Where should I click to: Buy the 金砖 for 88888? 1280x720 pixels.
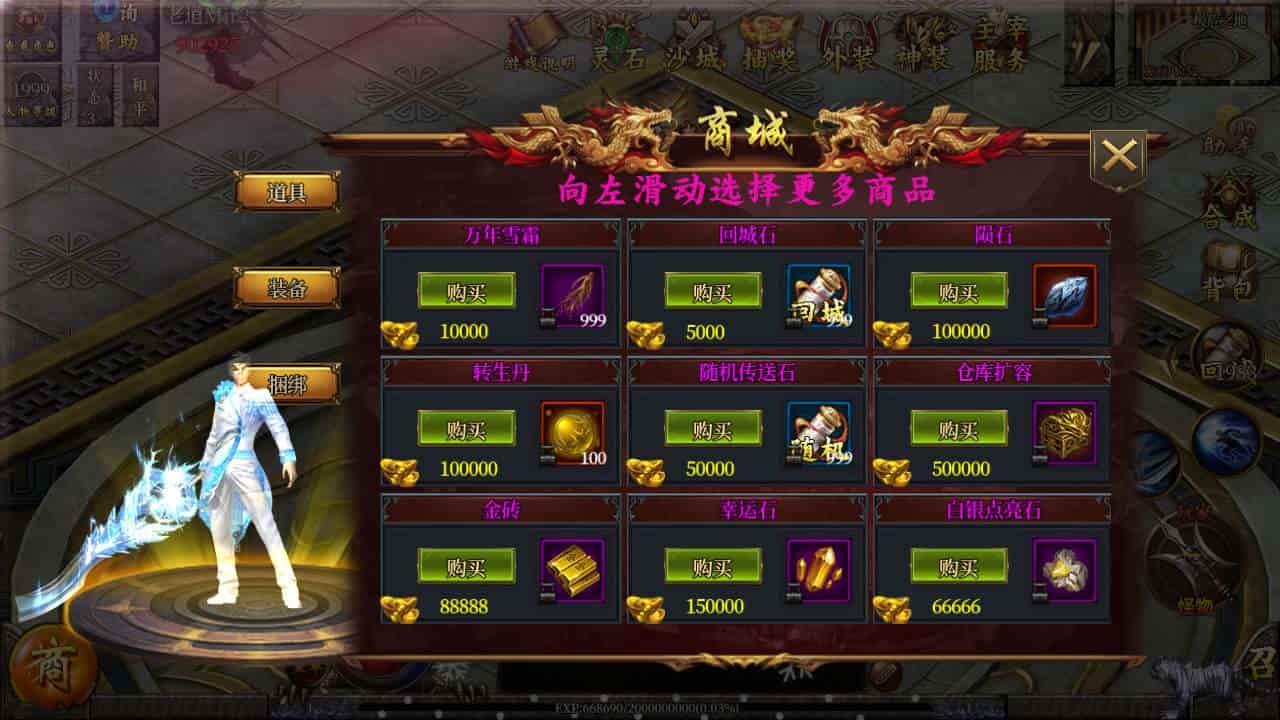[x=466, y=567]
